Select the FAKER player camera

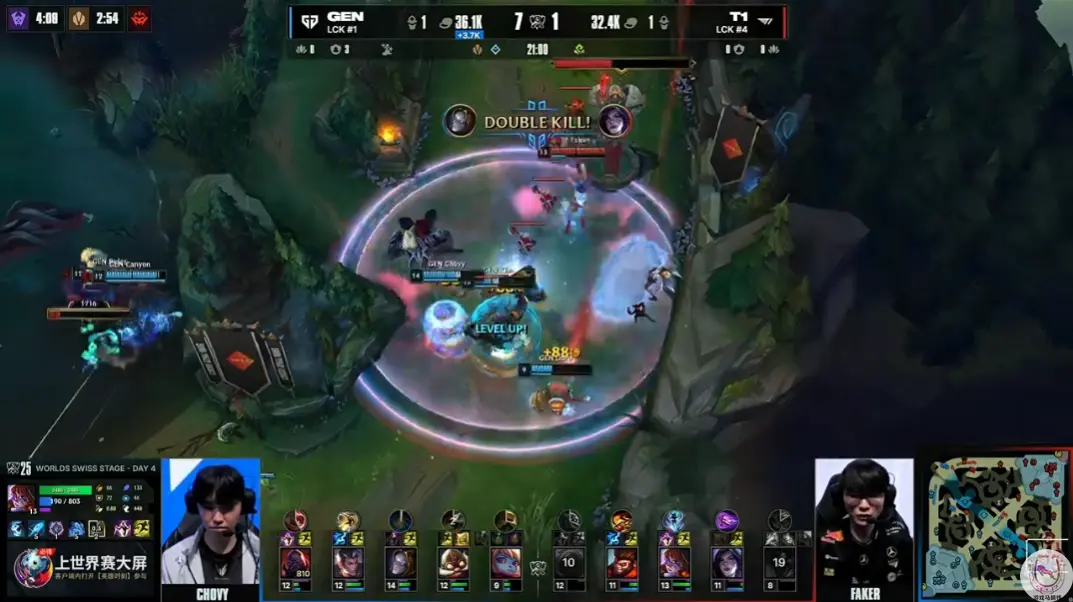coord(864,527)
